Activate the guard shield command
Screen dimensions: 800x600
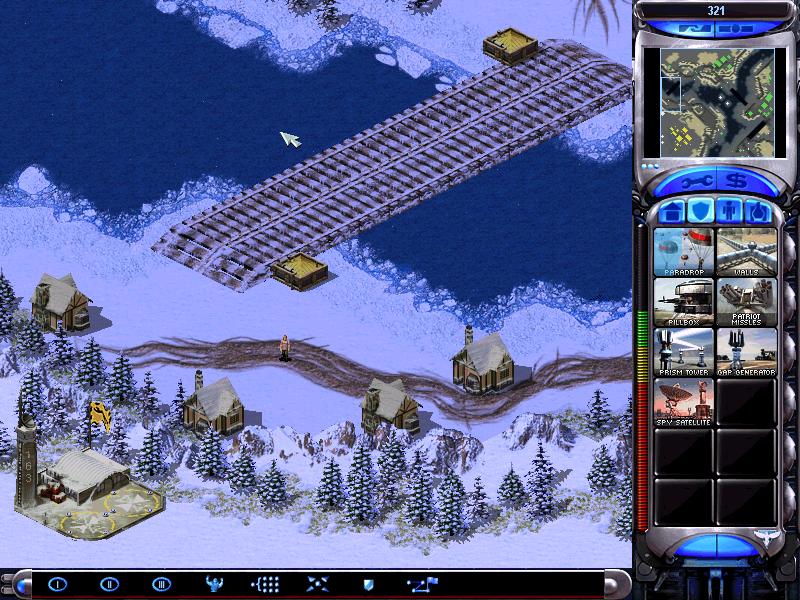[x=367, y=584]
